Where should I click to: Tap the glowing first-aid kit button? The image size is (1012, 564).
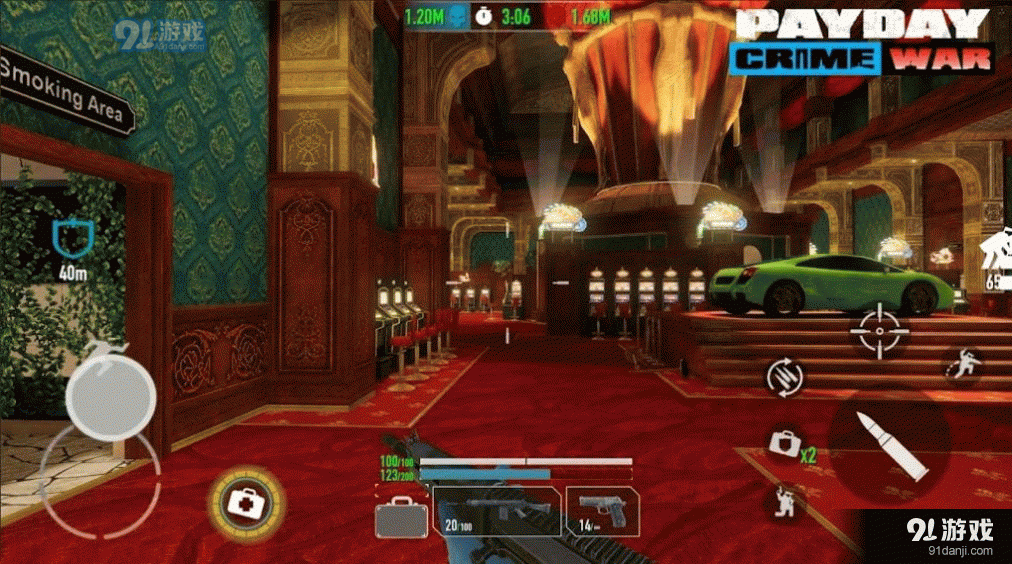[x=246, y=498]
